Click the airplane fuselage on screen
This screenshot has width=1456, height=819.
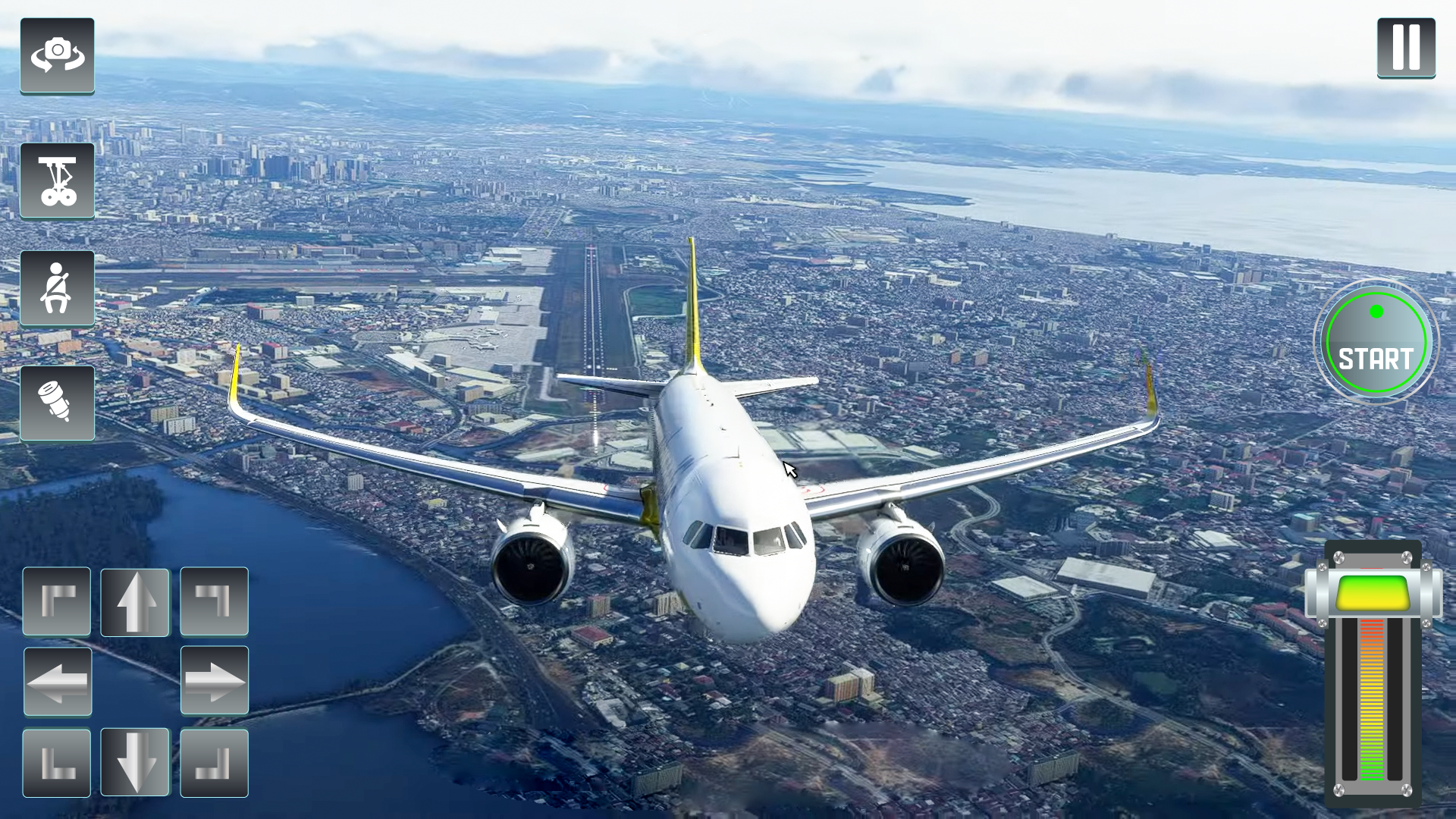pyautogui.click(x=728, y=493)
